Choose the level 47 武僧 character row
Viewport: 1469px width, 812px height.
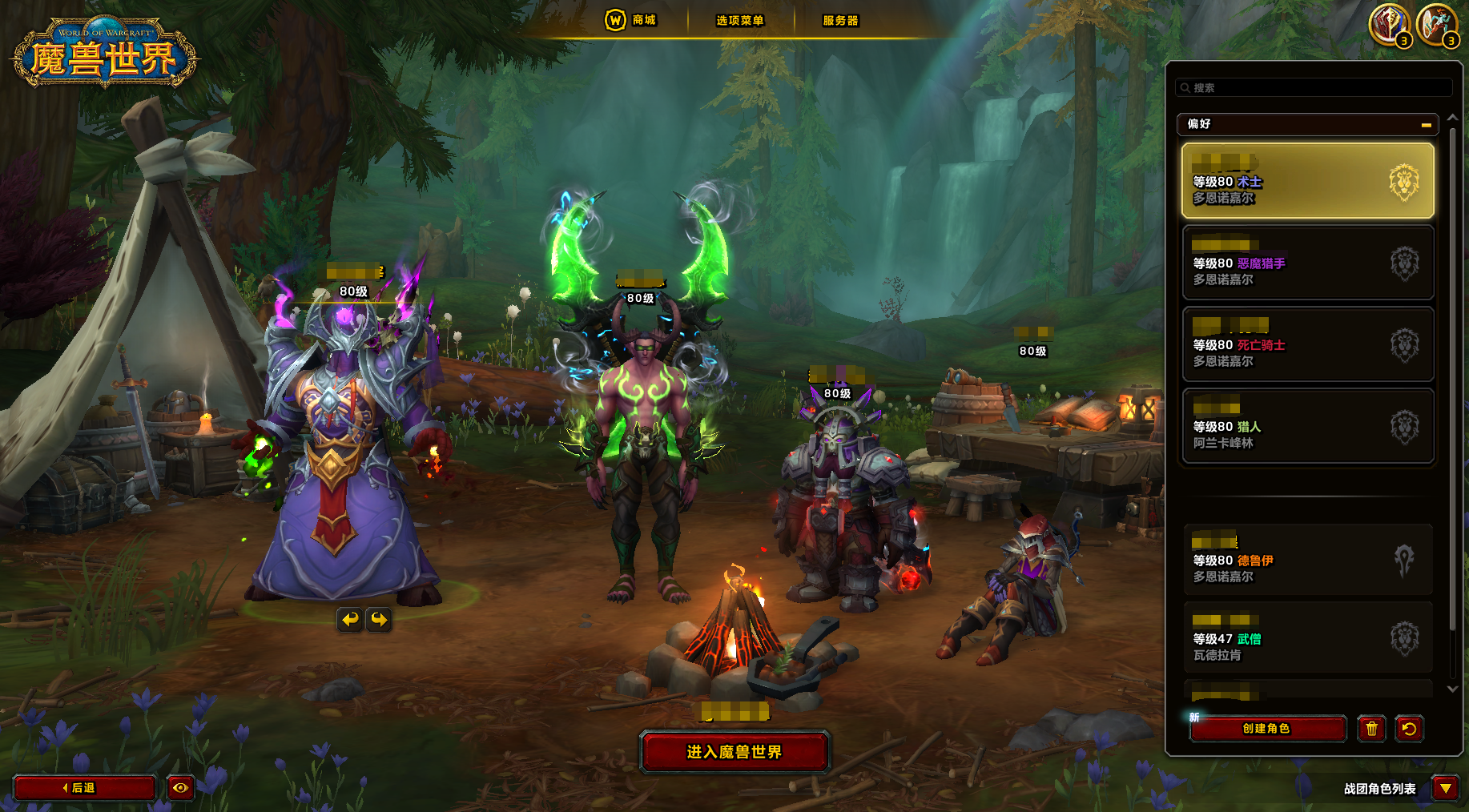(1307, 638)
